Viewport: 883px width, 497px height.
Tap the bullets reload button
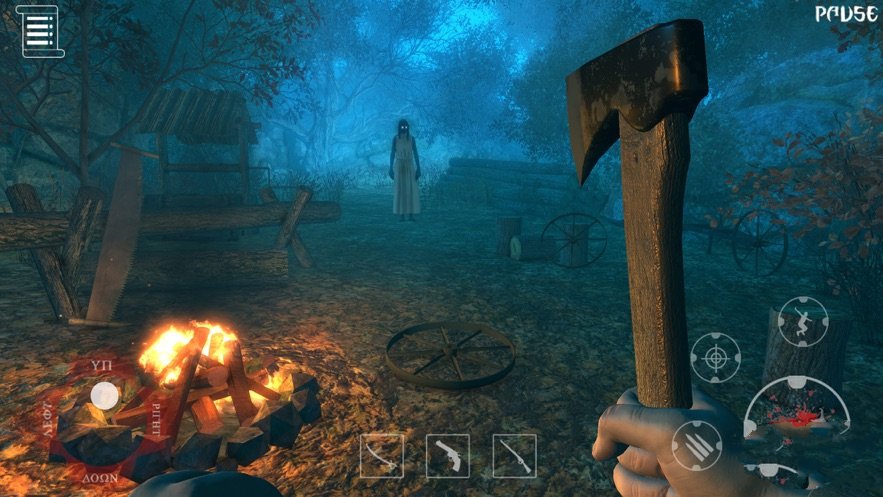pyautogui.click(x=696, y=445)
